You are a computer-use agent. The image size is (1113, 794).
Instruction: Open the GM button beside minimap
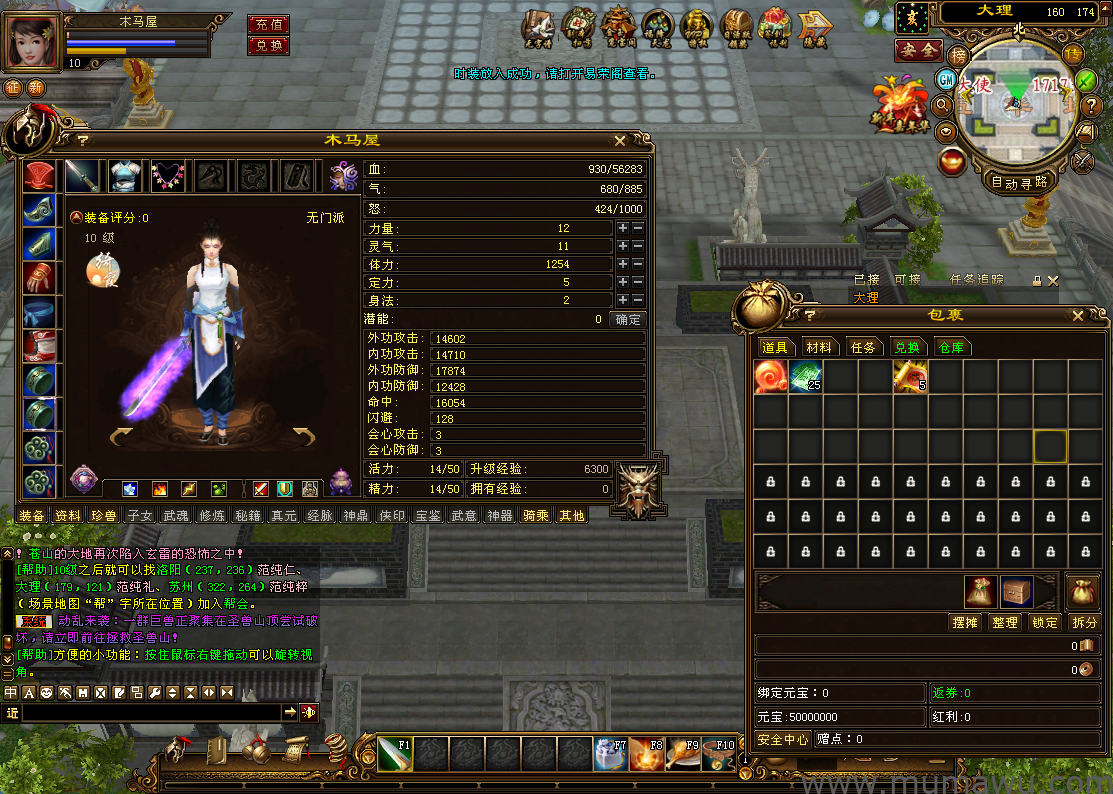coord(945,78)
